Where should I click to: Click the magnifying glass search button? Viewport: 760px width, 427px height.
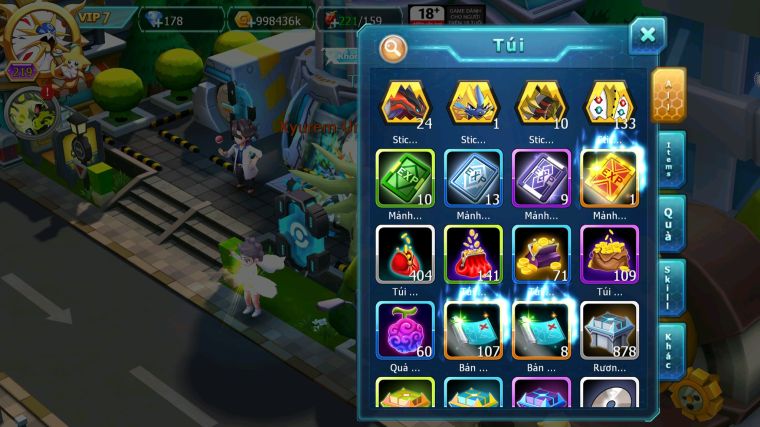click(394, 47)
